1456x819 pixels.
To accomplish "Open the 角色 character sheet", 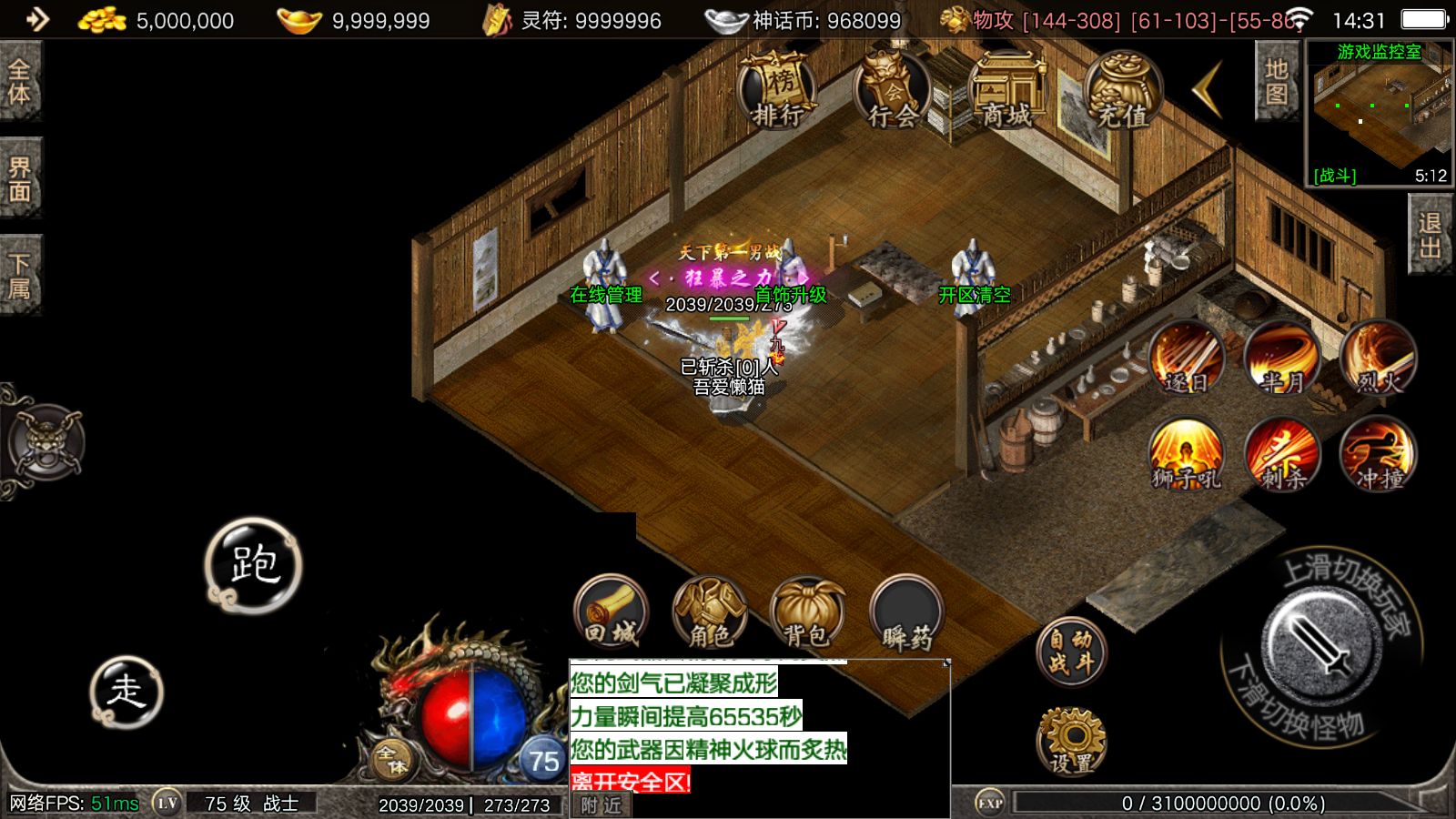I will [710, 611].
